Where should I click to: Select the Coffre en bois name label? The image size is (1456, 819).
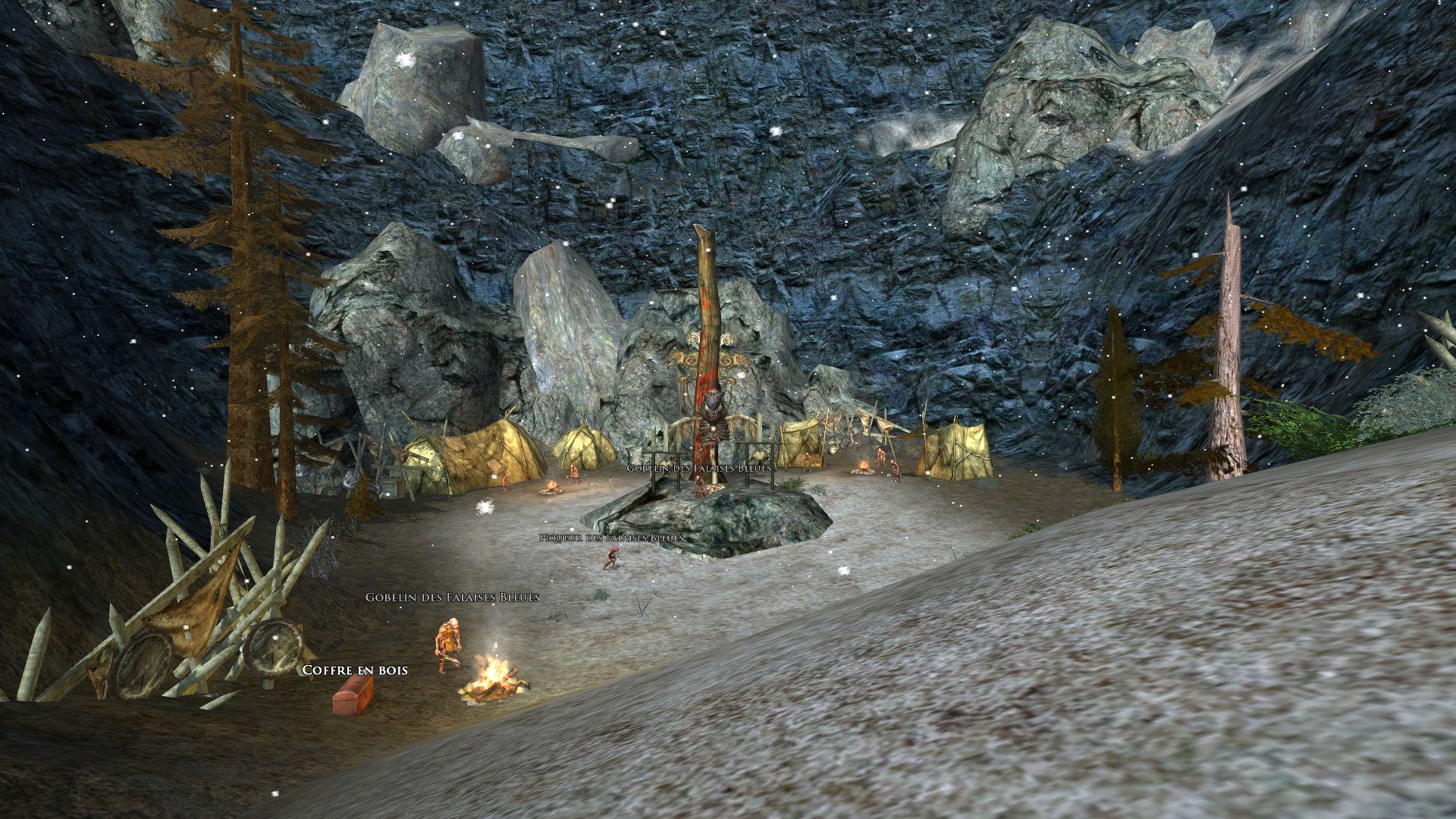[x=355, y=670]
